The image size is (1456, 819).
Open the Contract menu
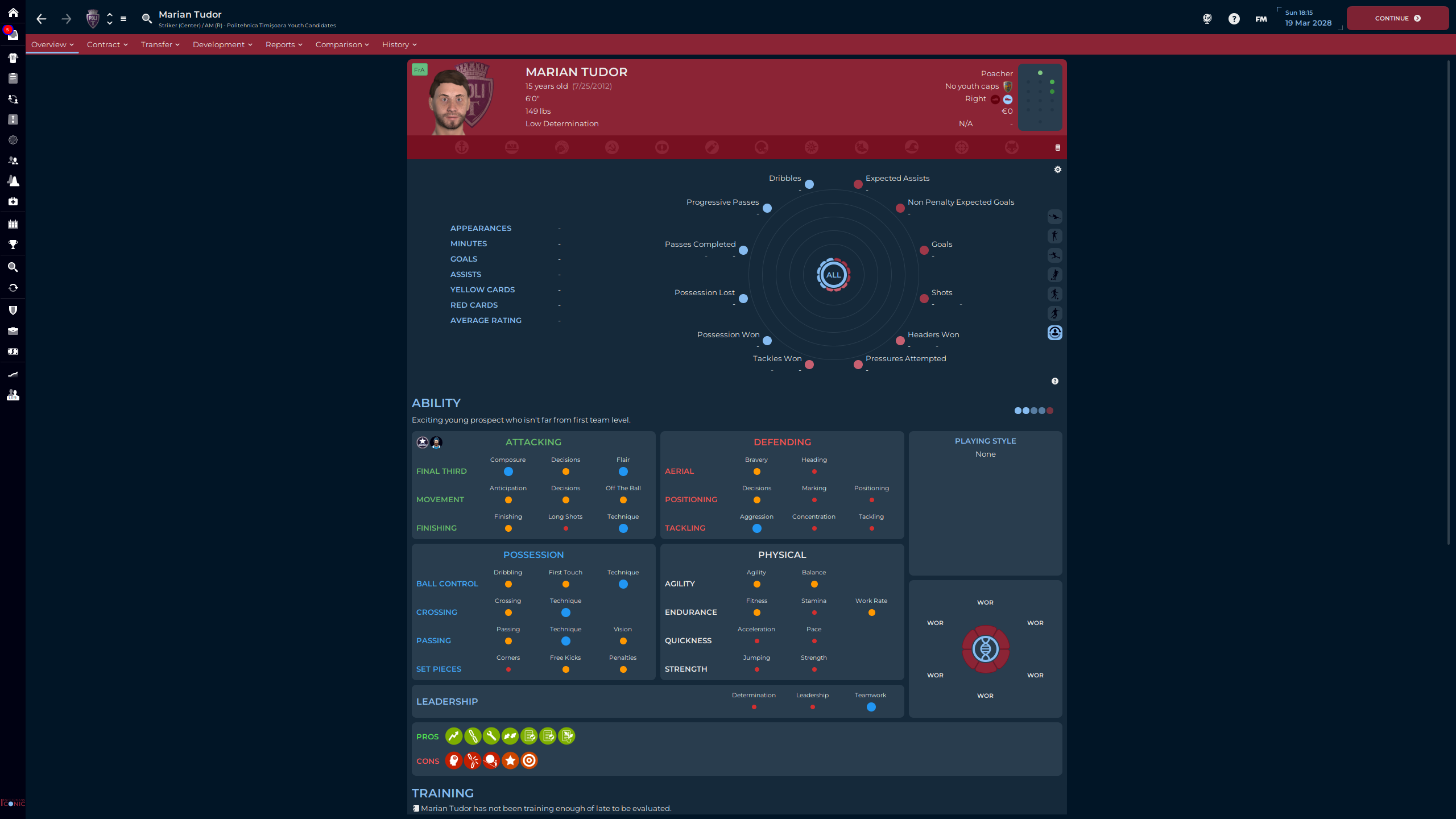(107, 44)
